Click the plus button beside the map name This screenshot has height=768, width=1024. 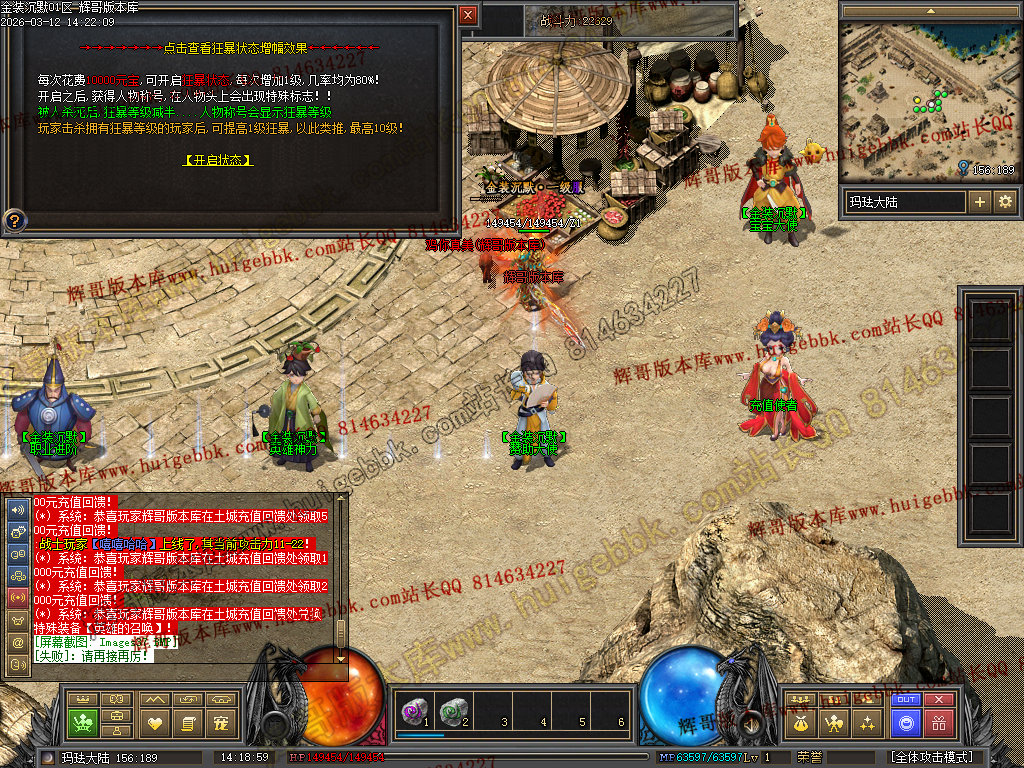pyautogui.click(x=979, y=202)
